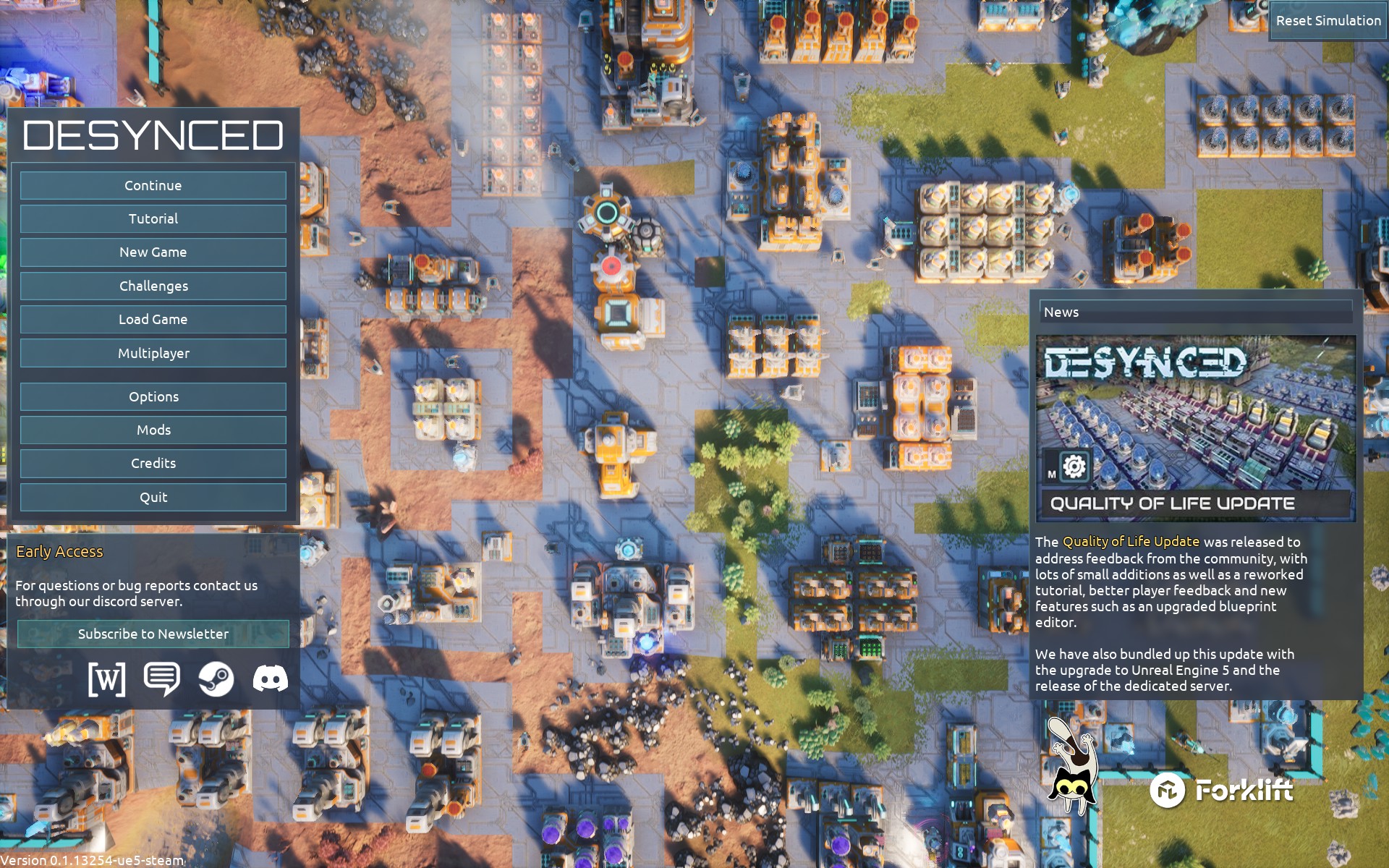Open the Mods menu
This screenshot has height=868, width=1389.
point(153,430)
